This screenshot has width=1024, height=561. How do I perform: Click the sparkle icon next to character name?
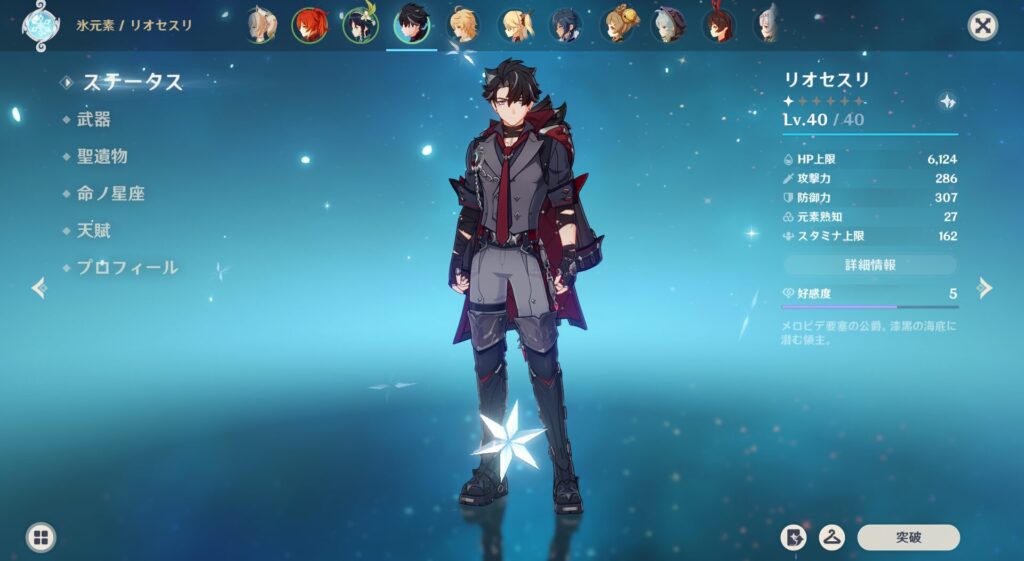(947, 101)
